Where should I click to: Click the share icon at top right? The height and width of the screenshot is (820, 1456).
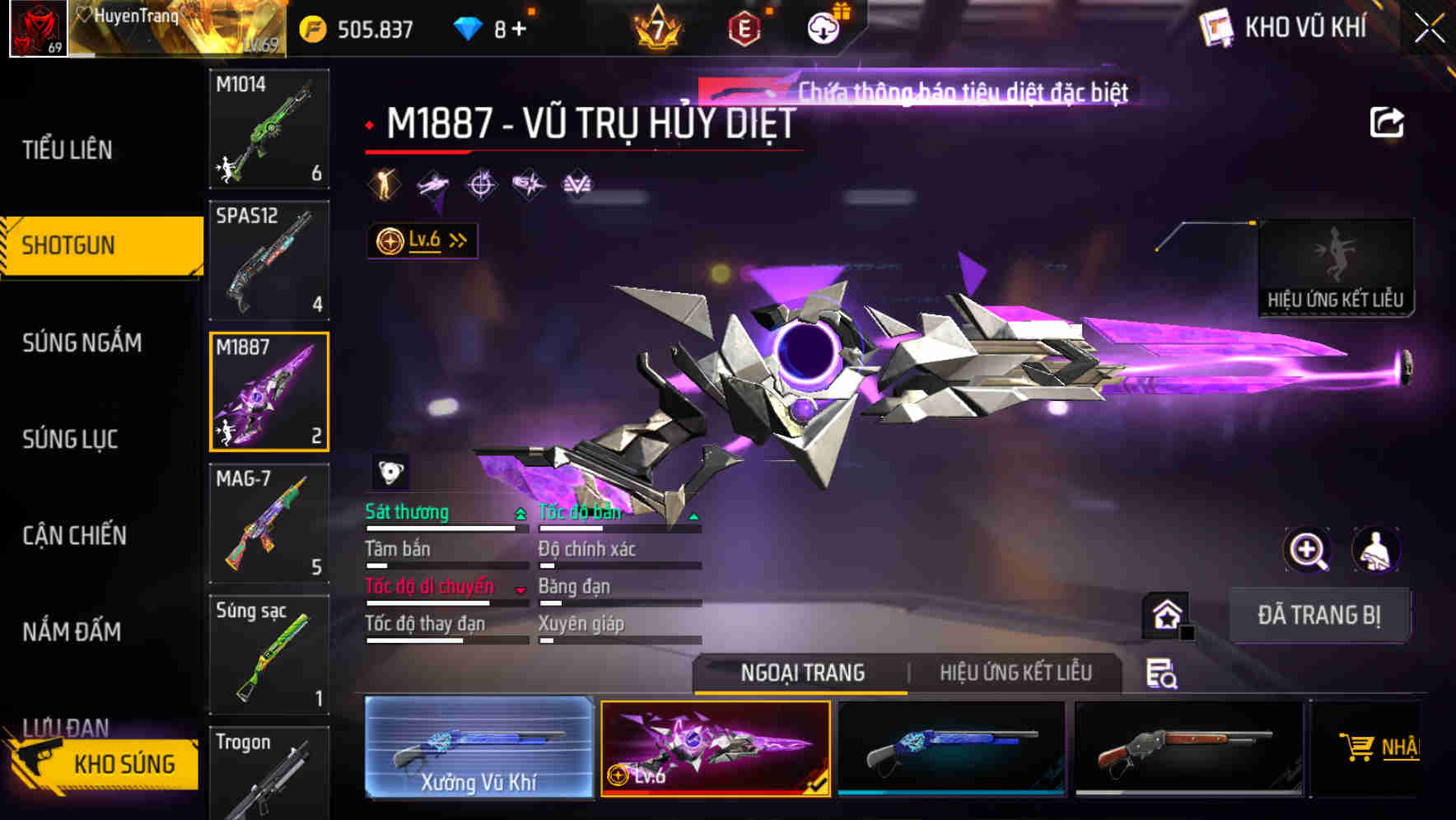click(1388, 121)
